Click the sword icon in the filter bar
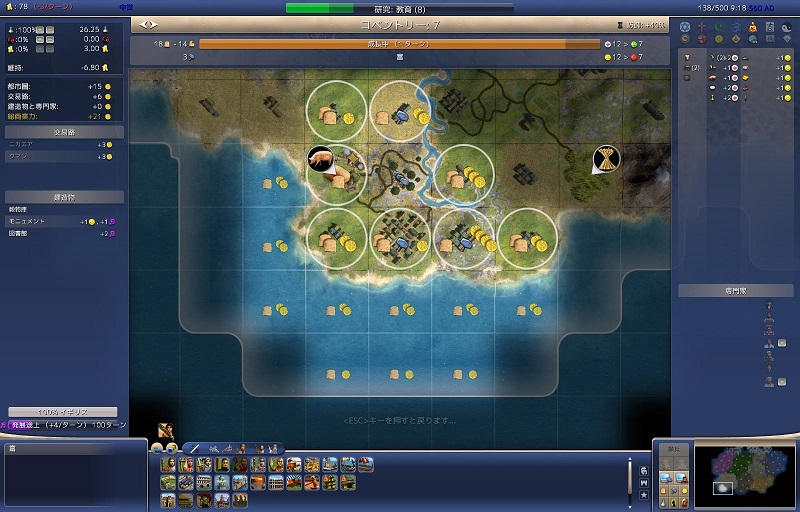This screenshot has height=512, width=800. [196, 448]
